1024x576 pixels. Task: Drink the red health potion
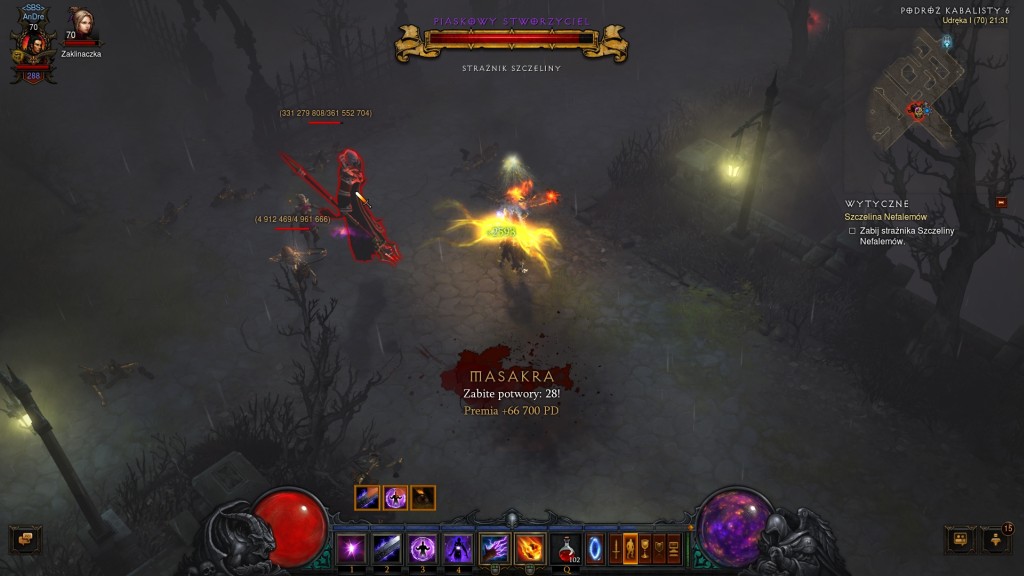[566, 548]
